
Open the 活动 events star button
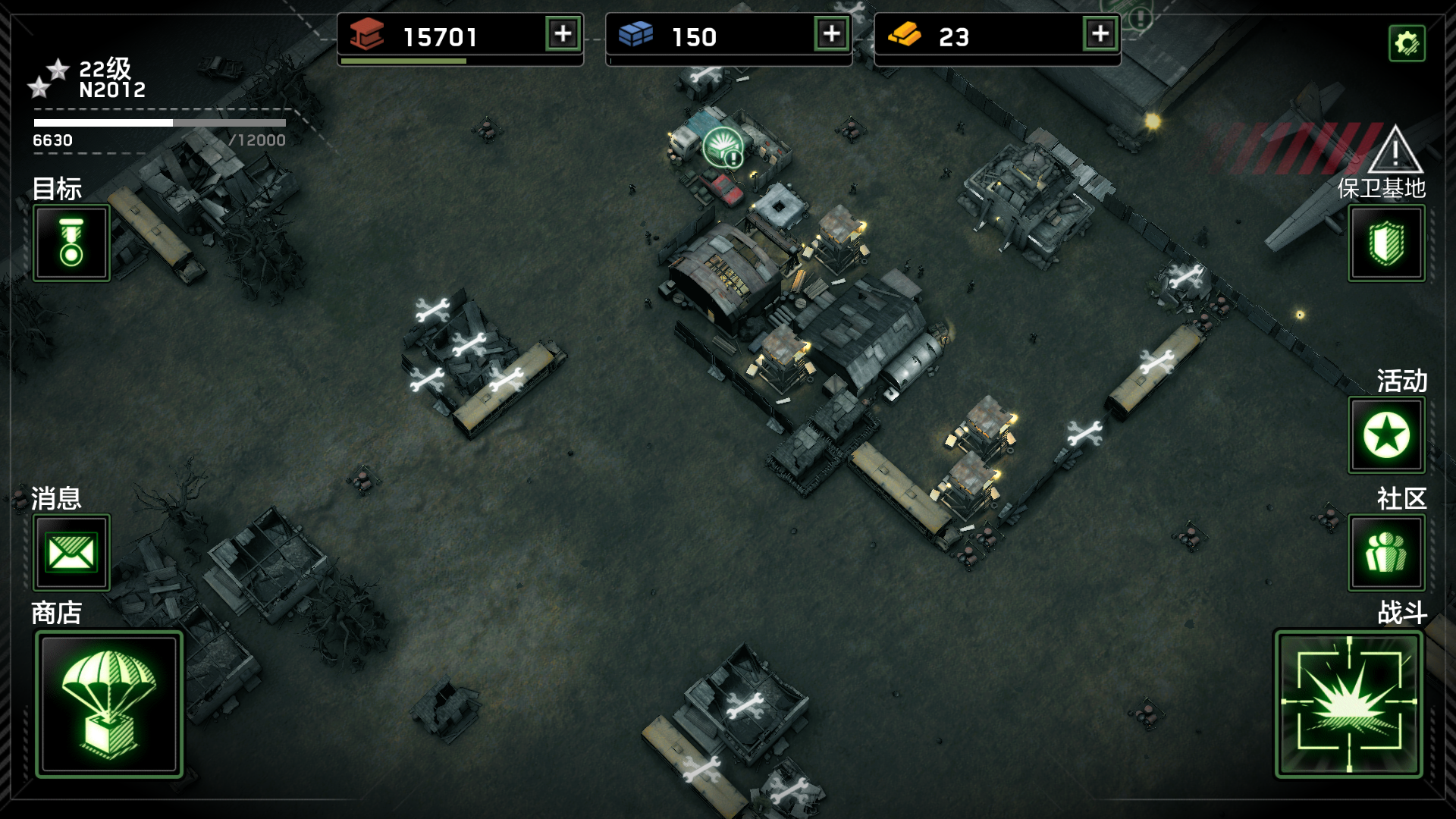tap(1386, 435)
